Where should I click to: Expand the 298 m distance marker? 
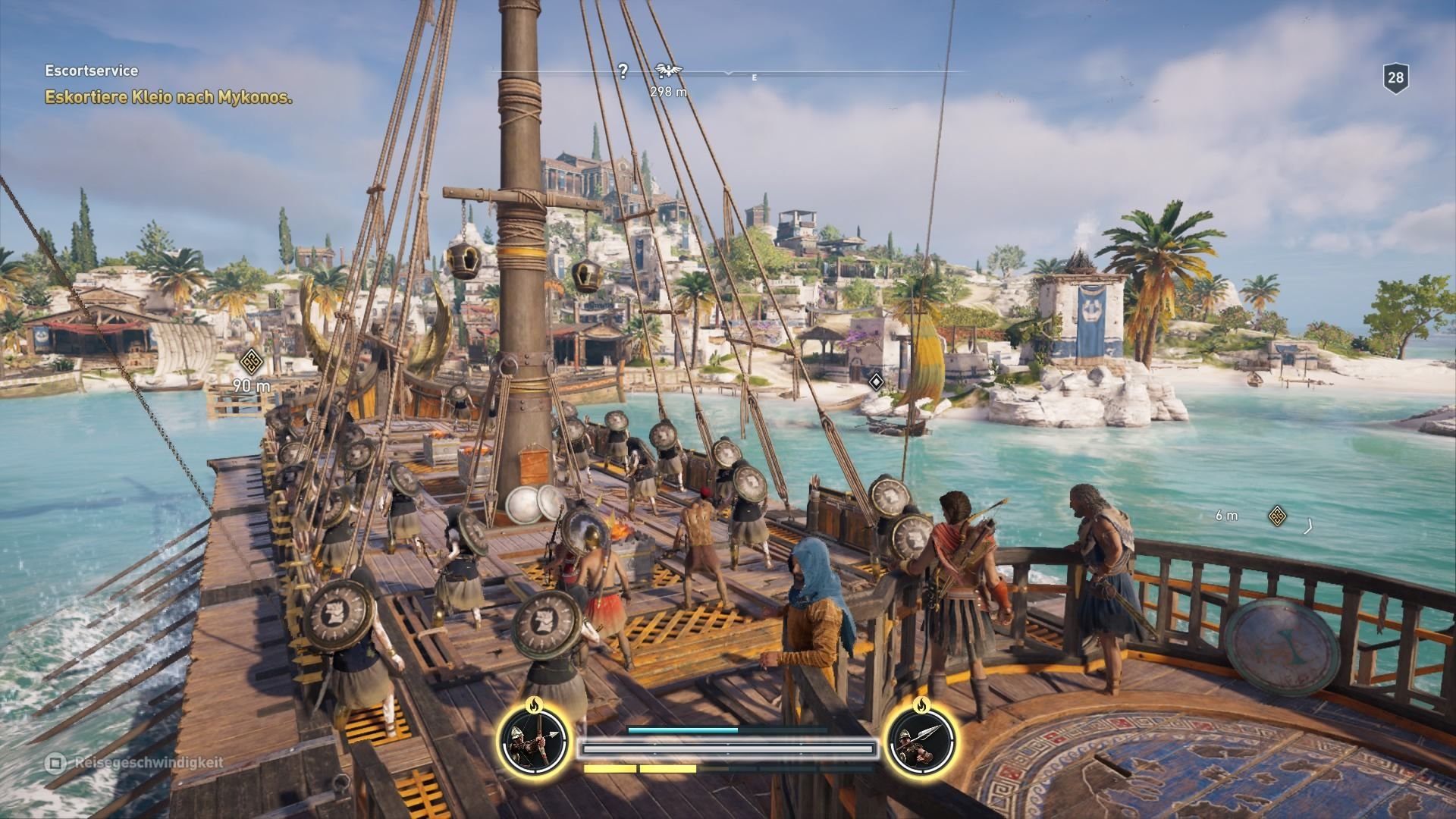pyautogui.click(x=667, y=92)
